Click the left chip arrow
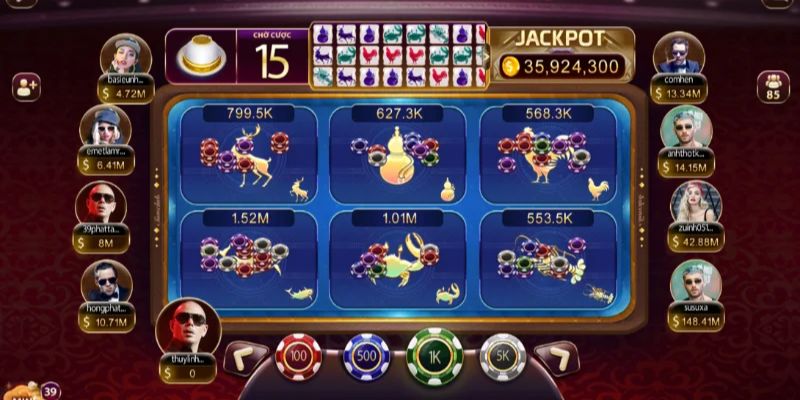Image resolution: width=800 pixels, height=400 pixels. [243, 358]
